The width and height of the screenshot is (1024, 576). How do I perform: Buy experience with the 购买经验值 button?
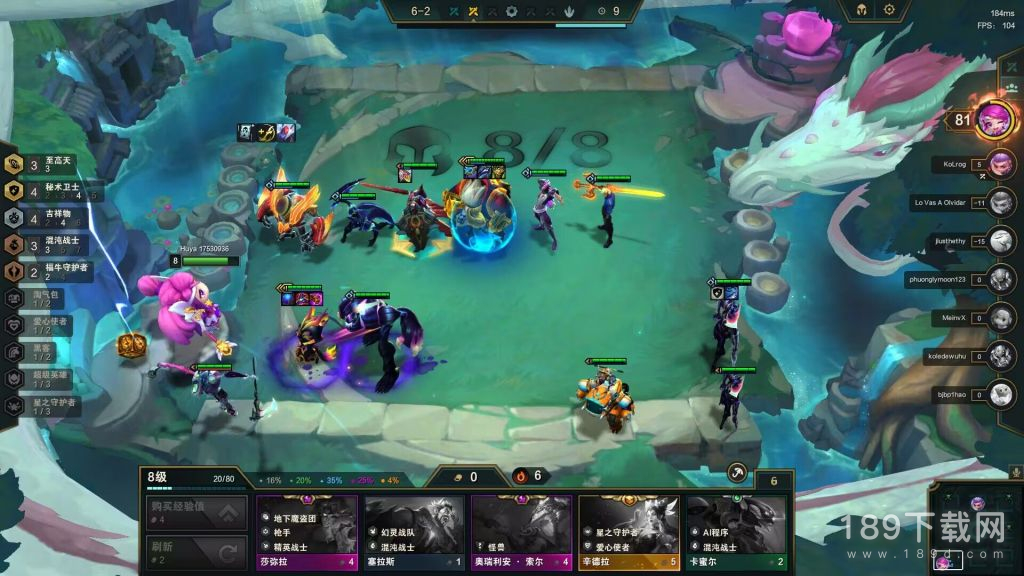coord(196,513)
